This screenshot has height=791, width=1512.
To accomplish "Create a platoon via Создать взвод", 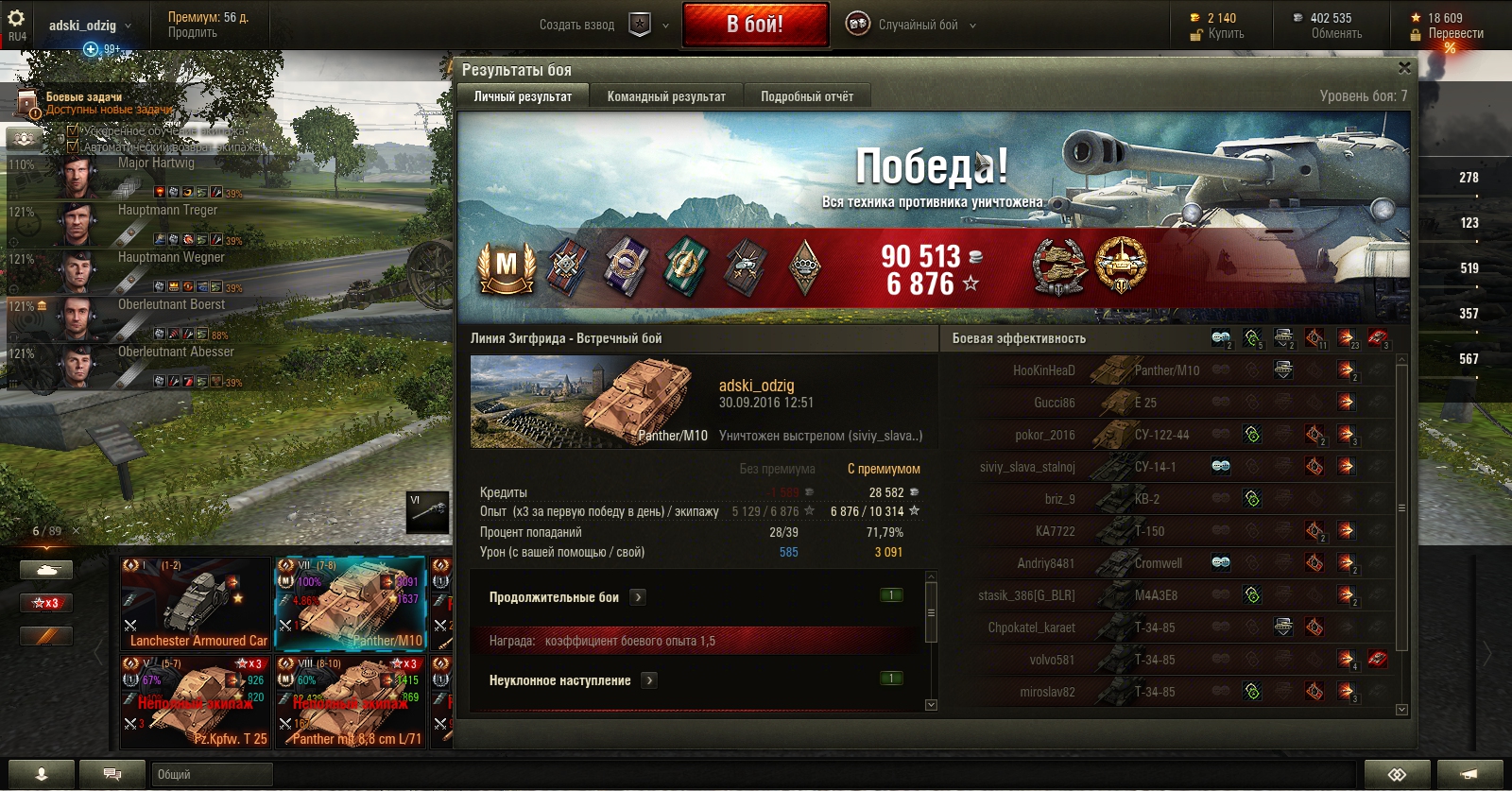I will [x=577, y=26].
